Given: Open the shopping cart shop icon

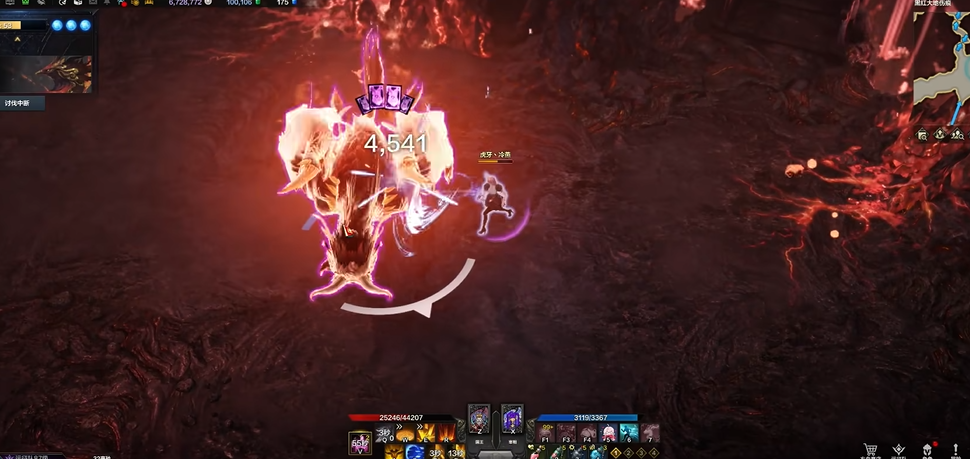Looking at the screenshot, I should click(x=871, y=450).
